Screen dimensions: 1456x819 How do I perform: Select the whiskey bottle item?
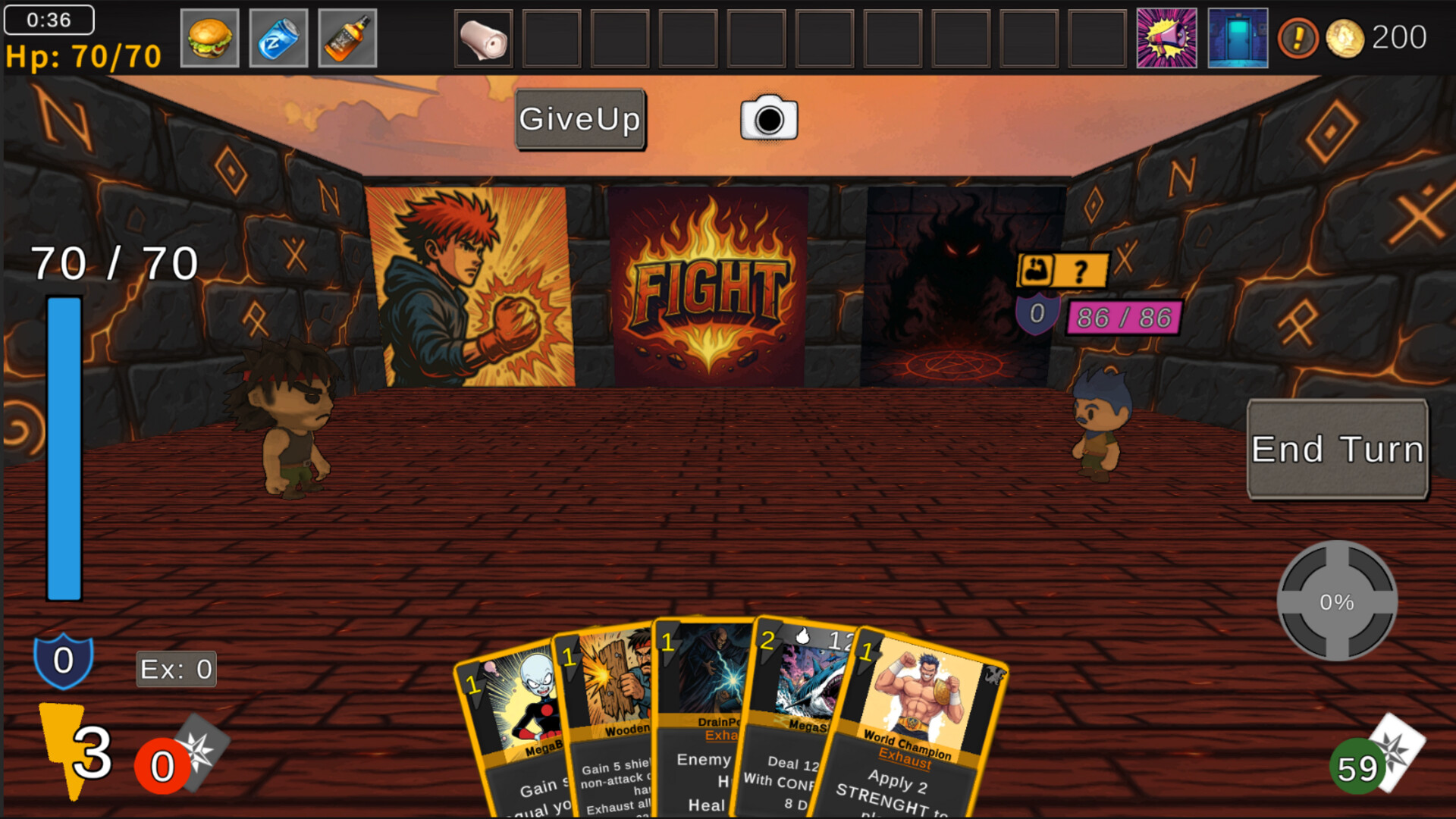[x=347, y=37]
